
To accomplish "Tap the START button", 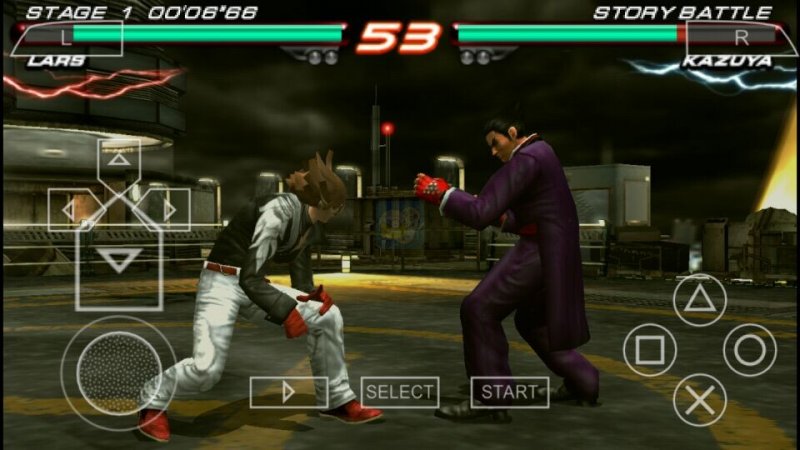I will click(510, 392).
